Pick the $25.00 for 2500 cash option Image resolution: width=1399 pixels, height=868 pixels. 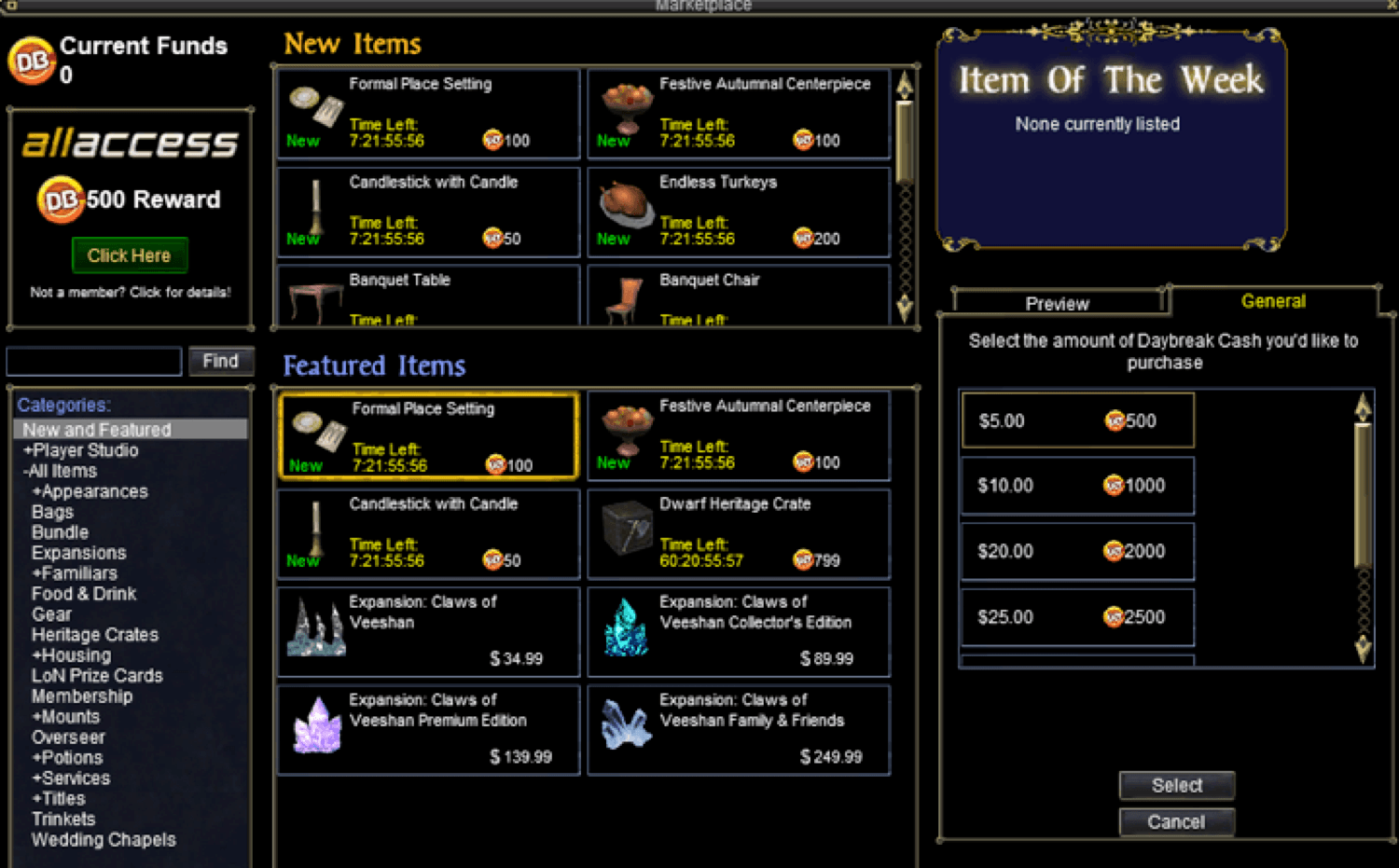click(x=1077, y=617)
